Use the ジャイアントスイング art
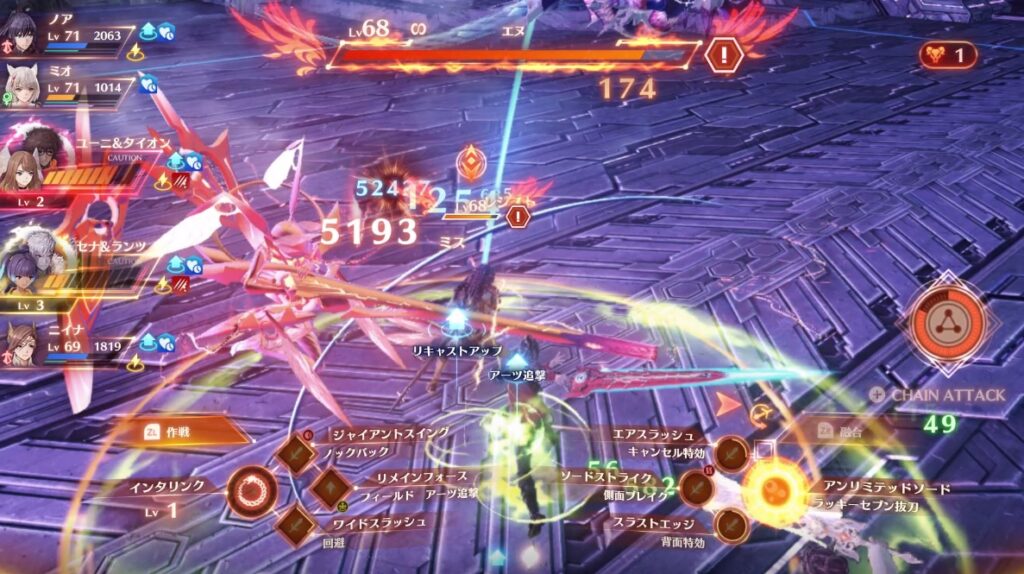The image size is (1024, 574). pyautogui.click(x=297, y=453)
